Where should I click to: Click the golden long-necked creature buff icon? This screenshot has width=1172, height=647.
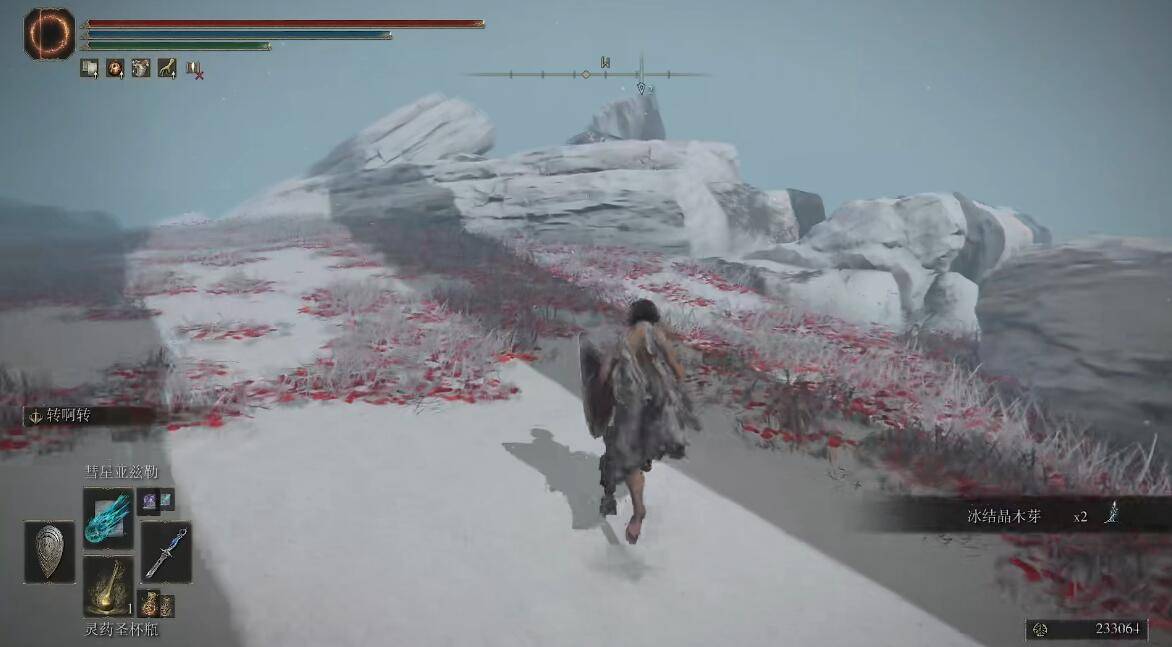[167, 68]
